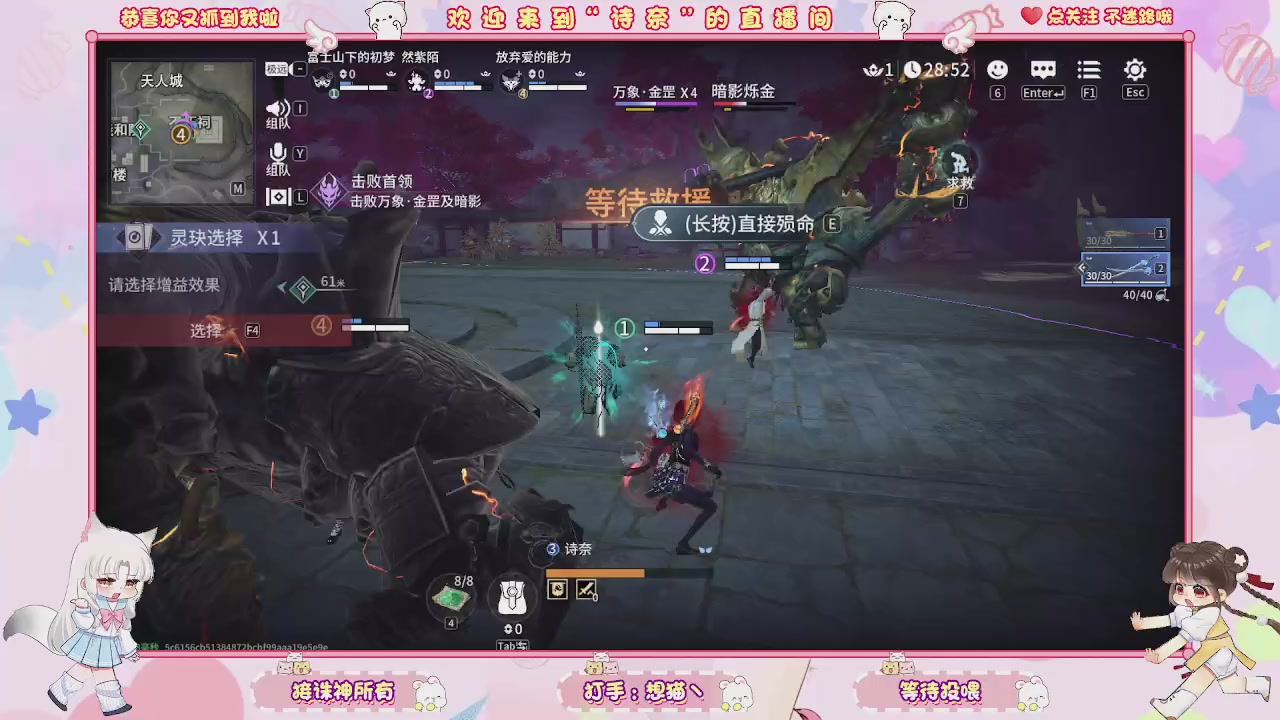
Task: Mute the 组队 team microphone
Action: click(x=280, y=151)
